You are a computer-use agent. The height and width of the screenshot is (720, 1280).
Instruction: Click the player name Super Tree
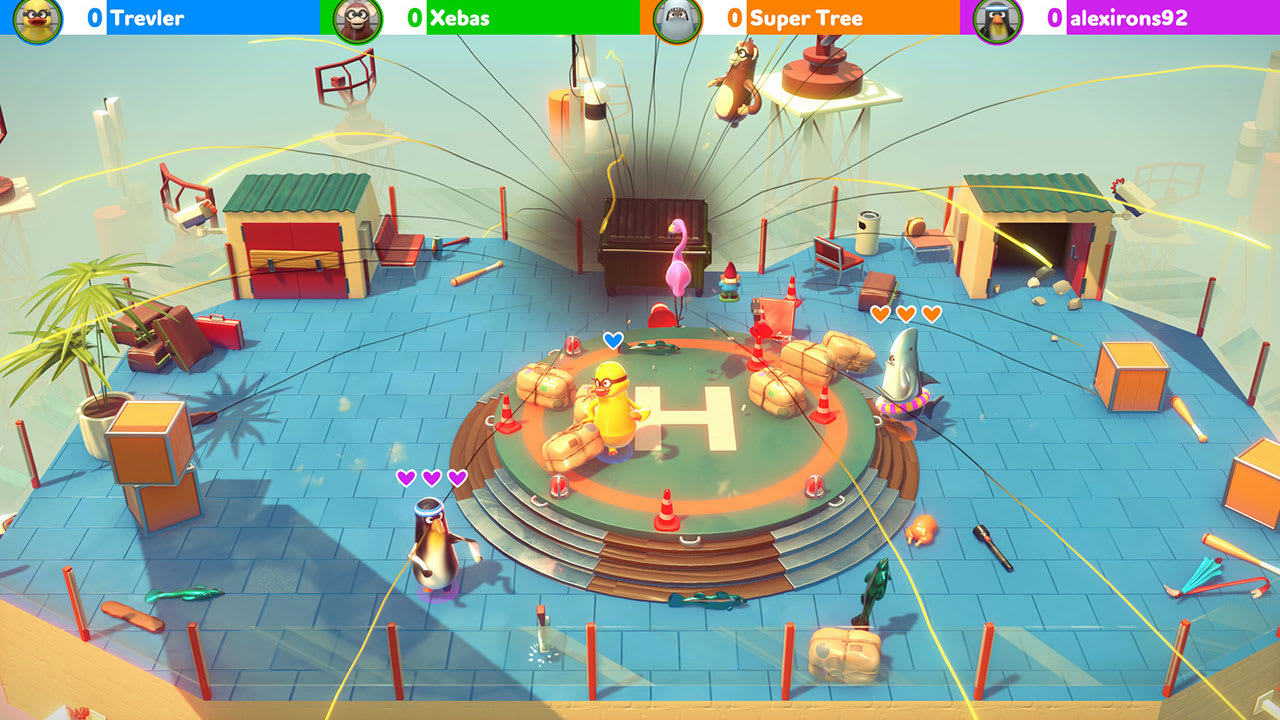[806, 18]
